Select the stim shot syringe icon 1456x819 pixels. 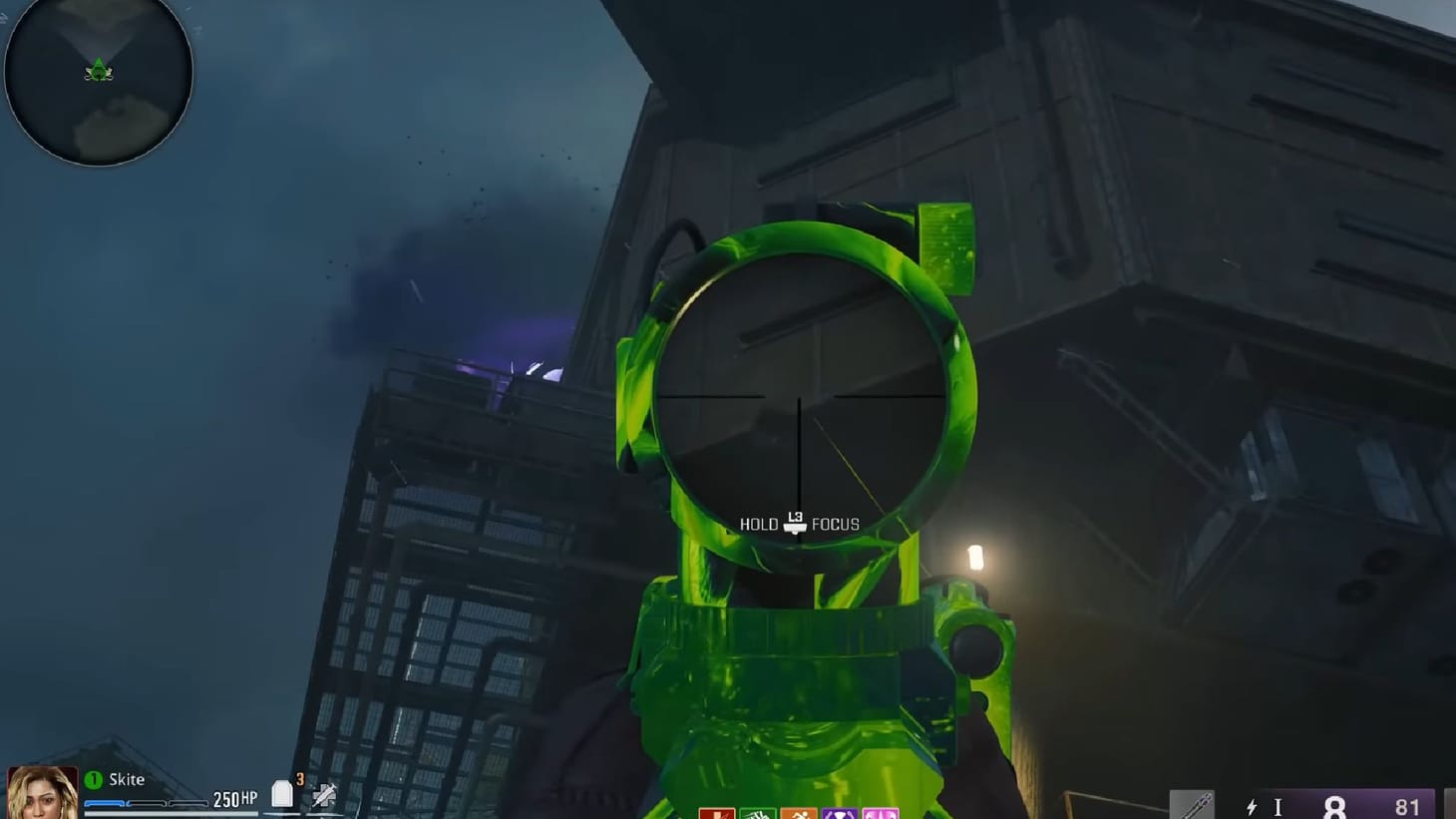coord(321,797)
